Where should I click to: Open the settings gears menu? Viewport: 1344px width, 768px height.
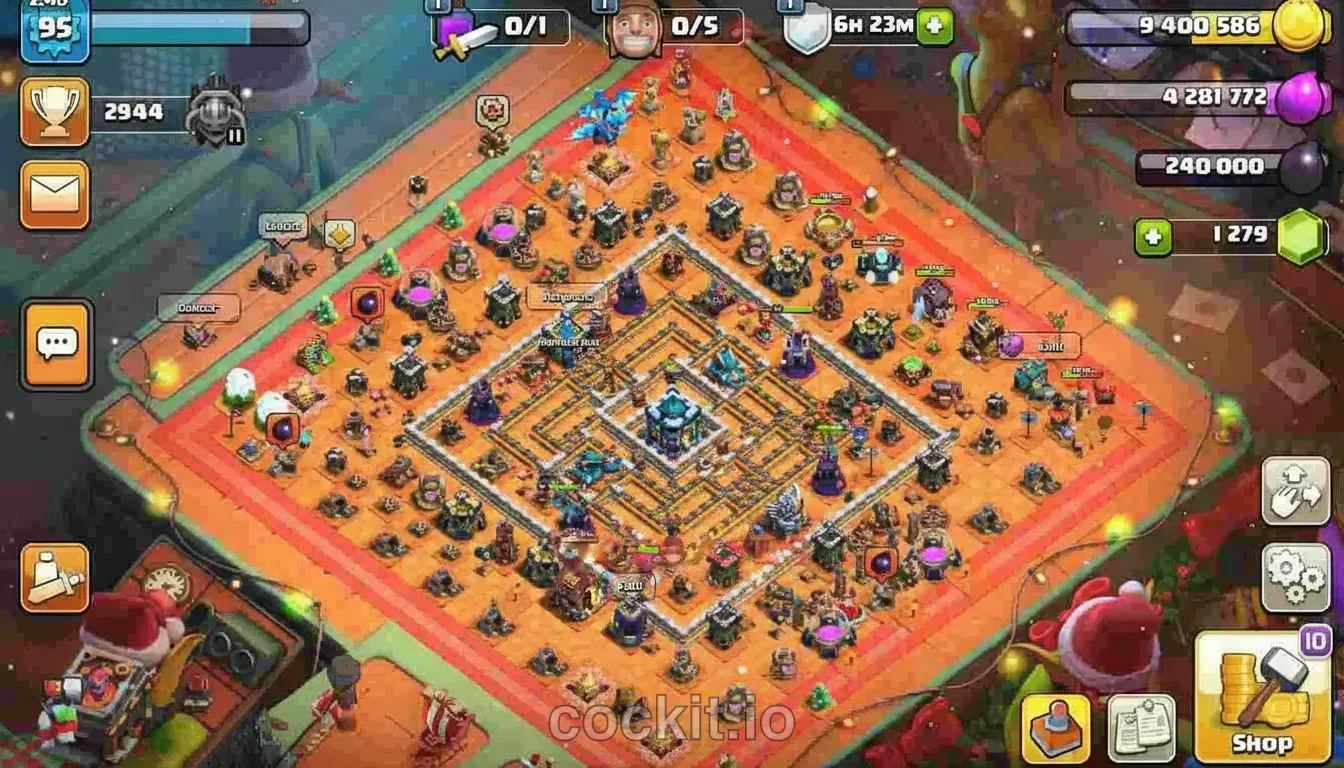click(x=1296, y=577)
